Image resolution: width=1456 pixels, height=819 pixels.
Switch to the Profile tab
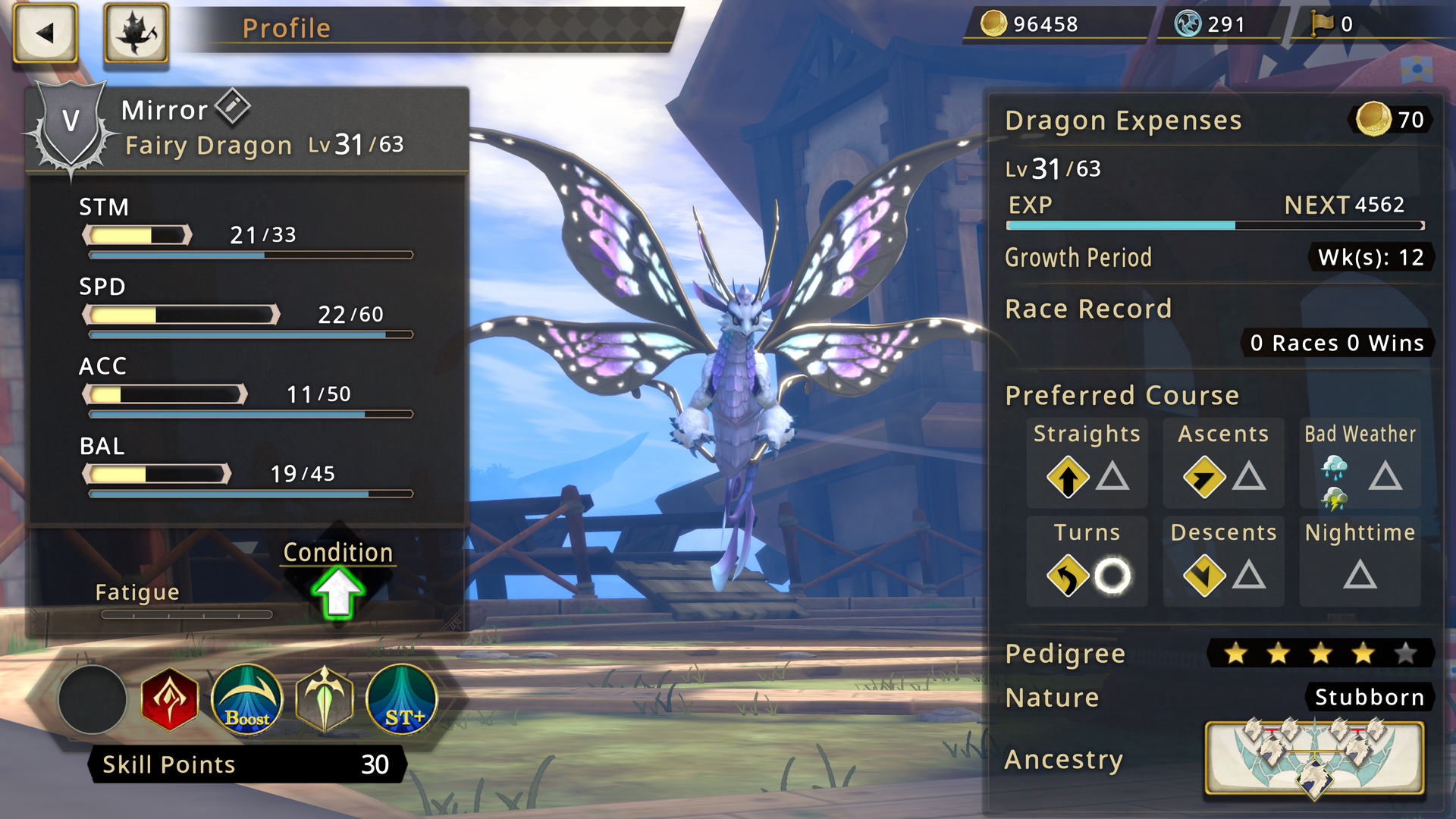(x=287, y=28)
